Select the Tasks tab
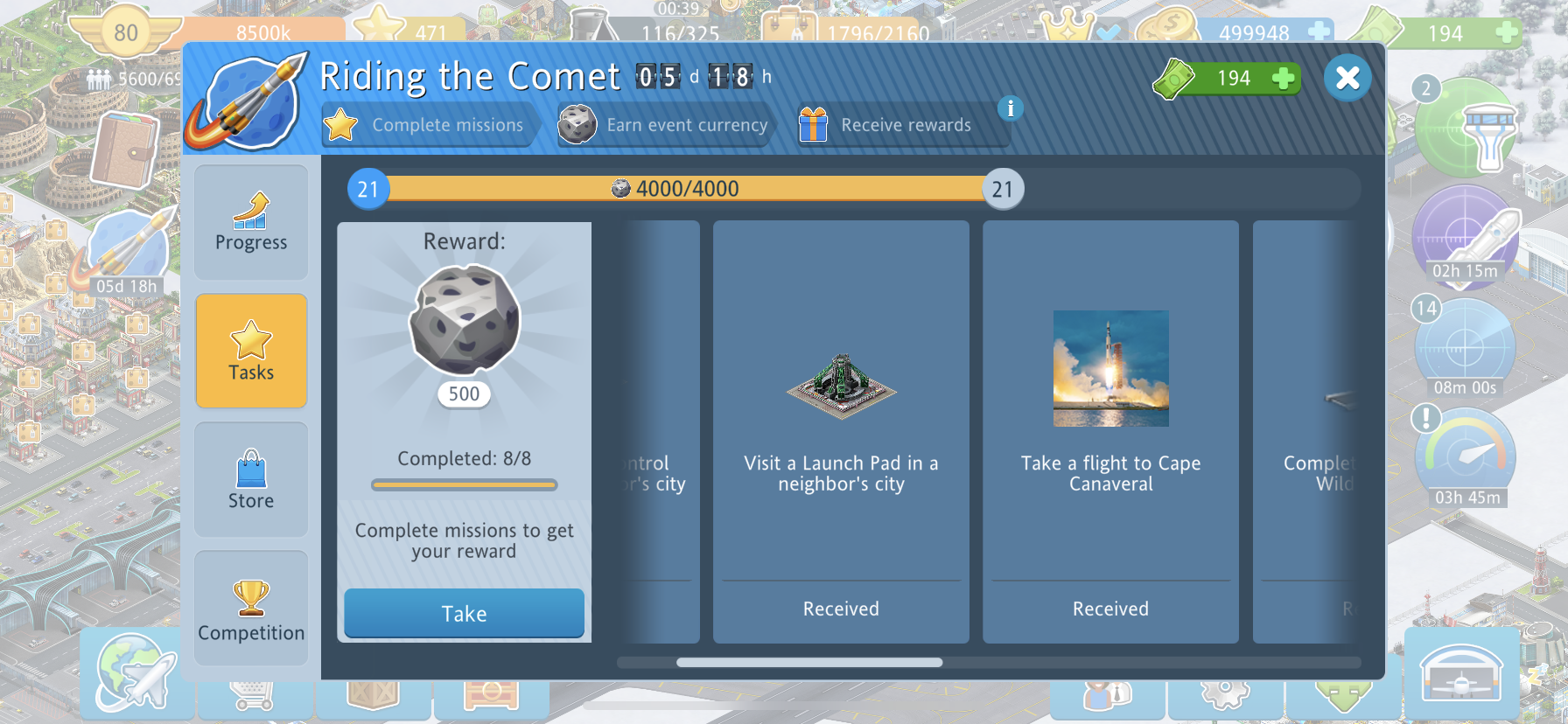 click(251, 351)
